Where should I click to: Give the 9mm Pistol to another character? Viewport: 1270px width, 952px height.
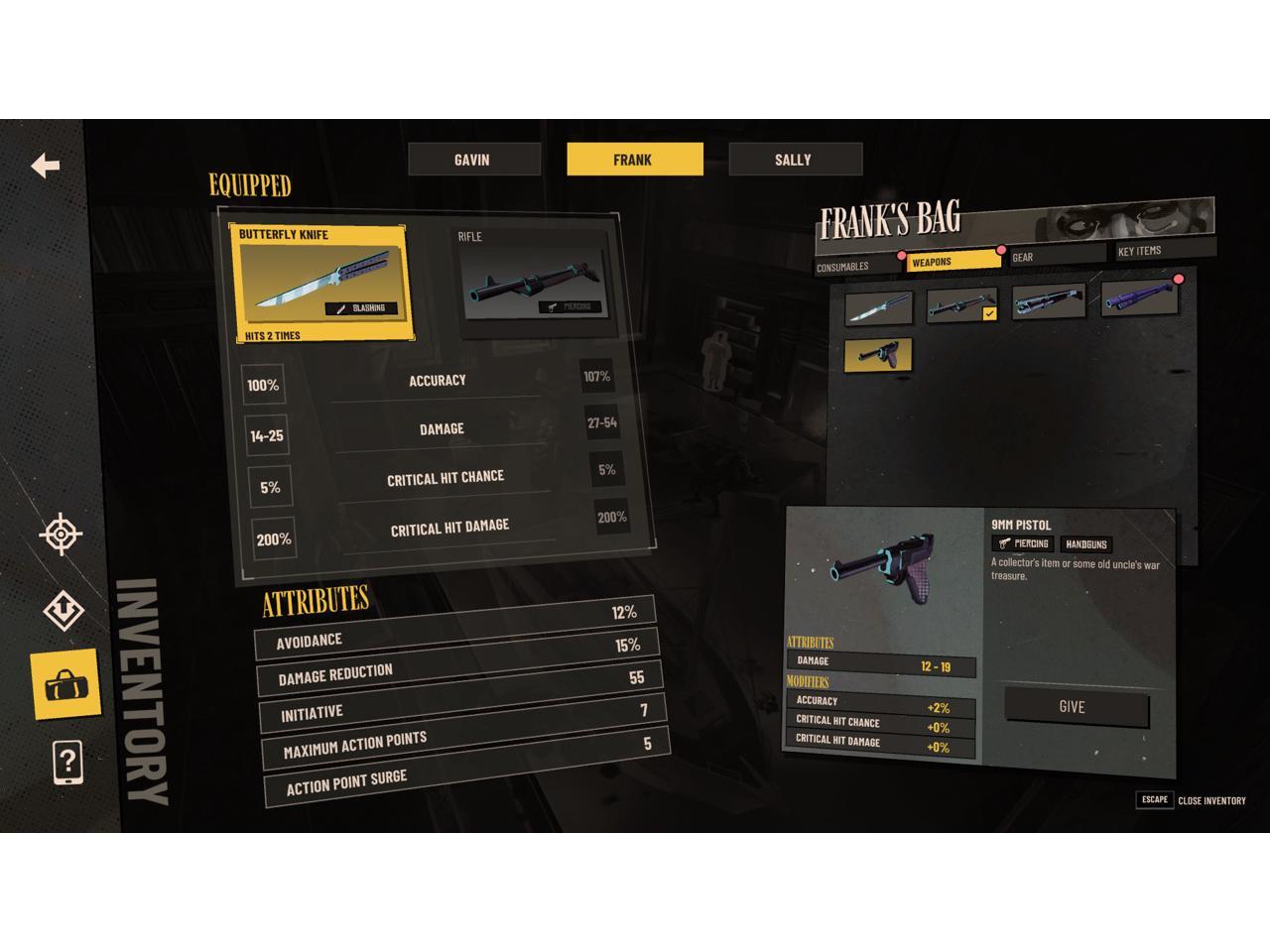point(1075,707)
